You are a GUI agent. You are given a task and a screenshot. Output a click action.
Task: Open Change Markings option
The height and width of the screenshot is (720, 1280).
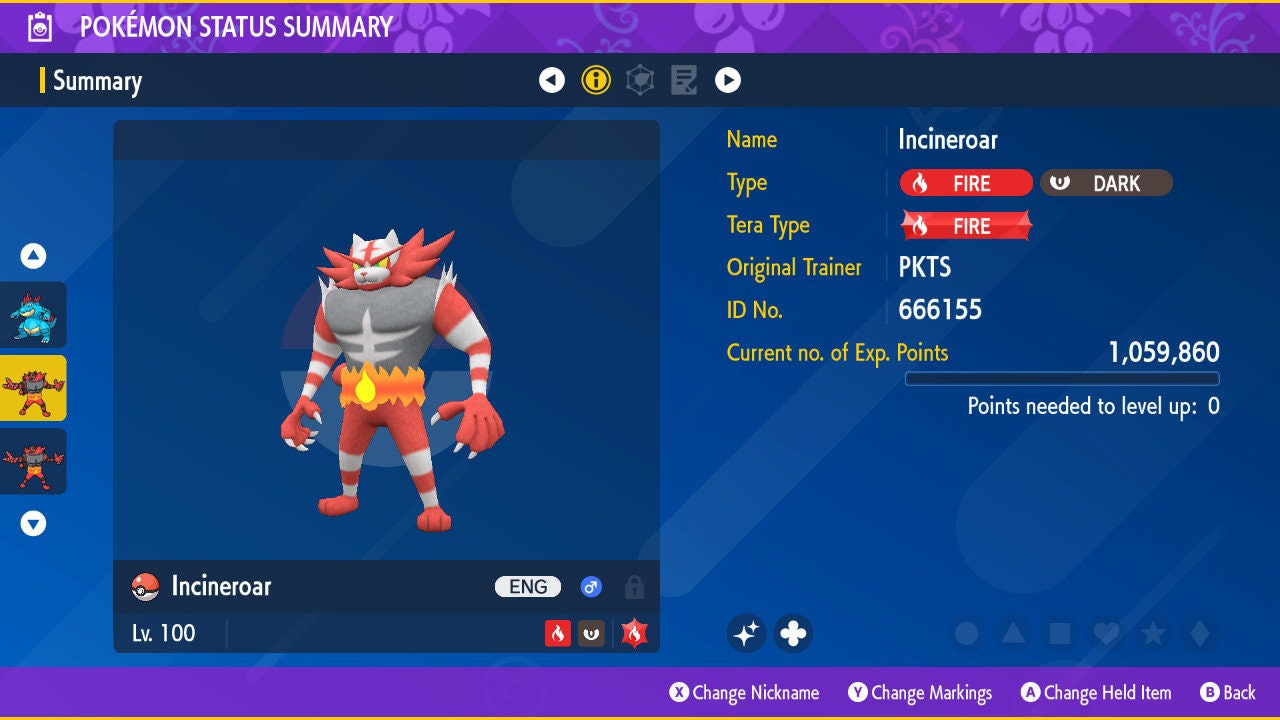click(920, 692)
